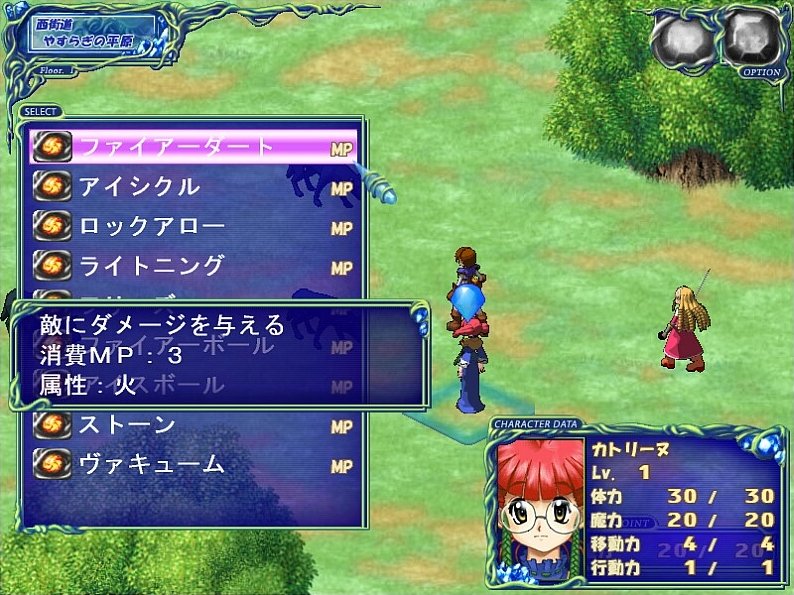Viewport: 794px width, 595px height.
Task: Pick ロックアロー from the spell list
Action: click(190, 227)
